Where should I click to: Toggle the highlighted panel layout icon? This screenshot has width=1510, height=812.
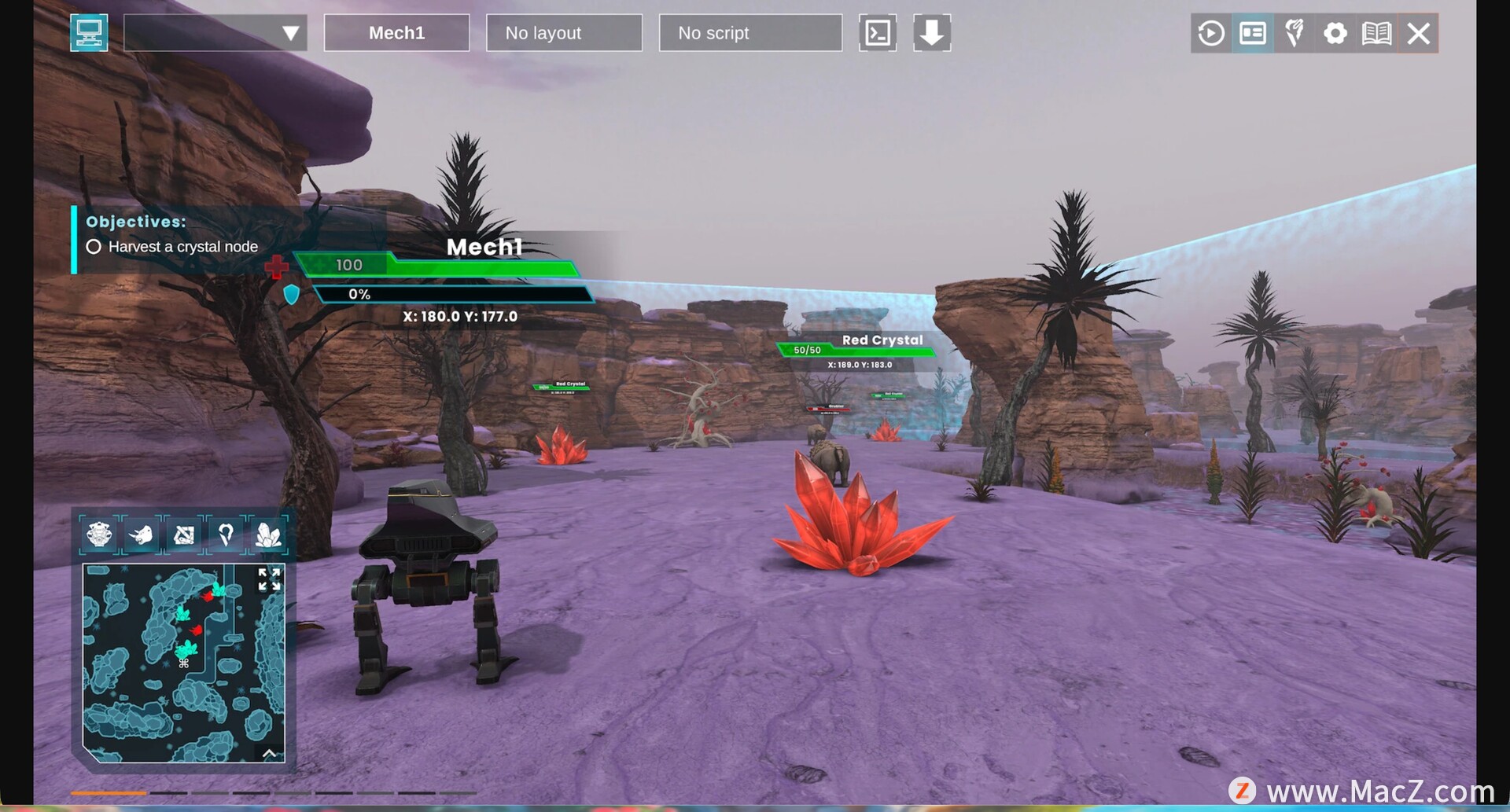pyautogui.click(x=1253, y=33)
